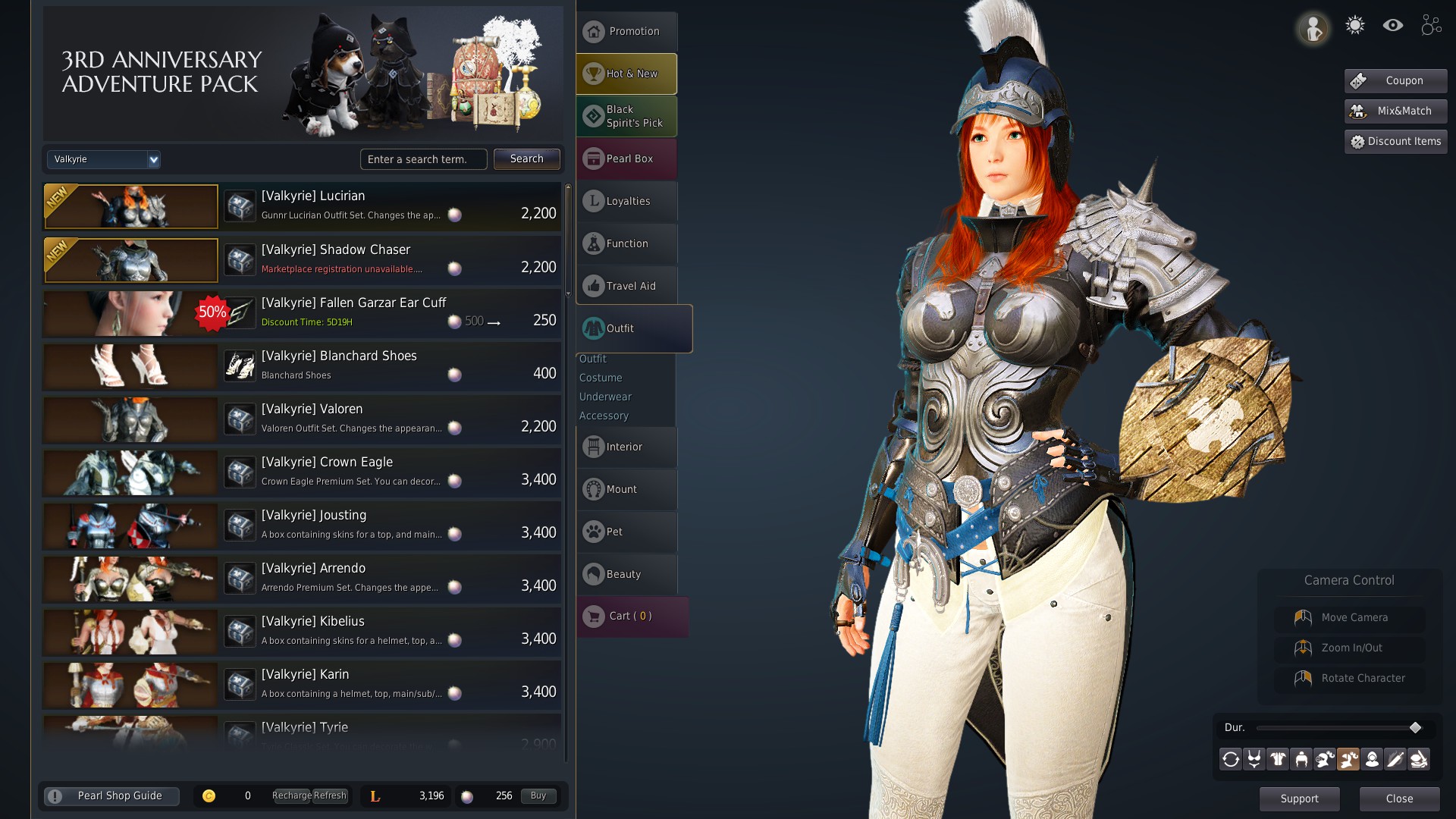Click the Search button
This screenshot has height=819, width=1456.
526,159
